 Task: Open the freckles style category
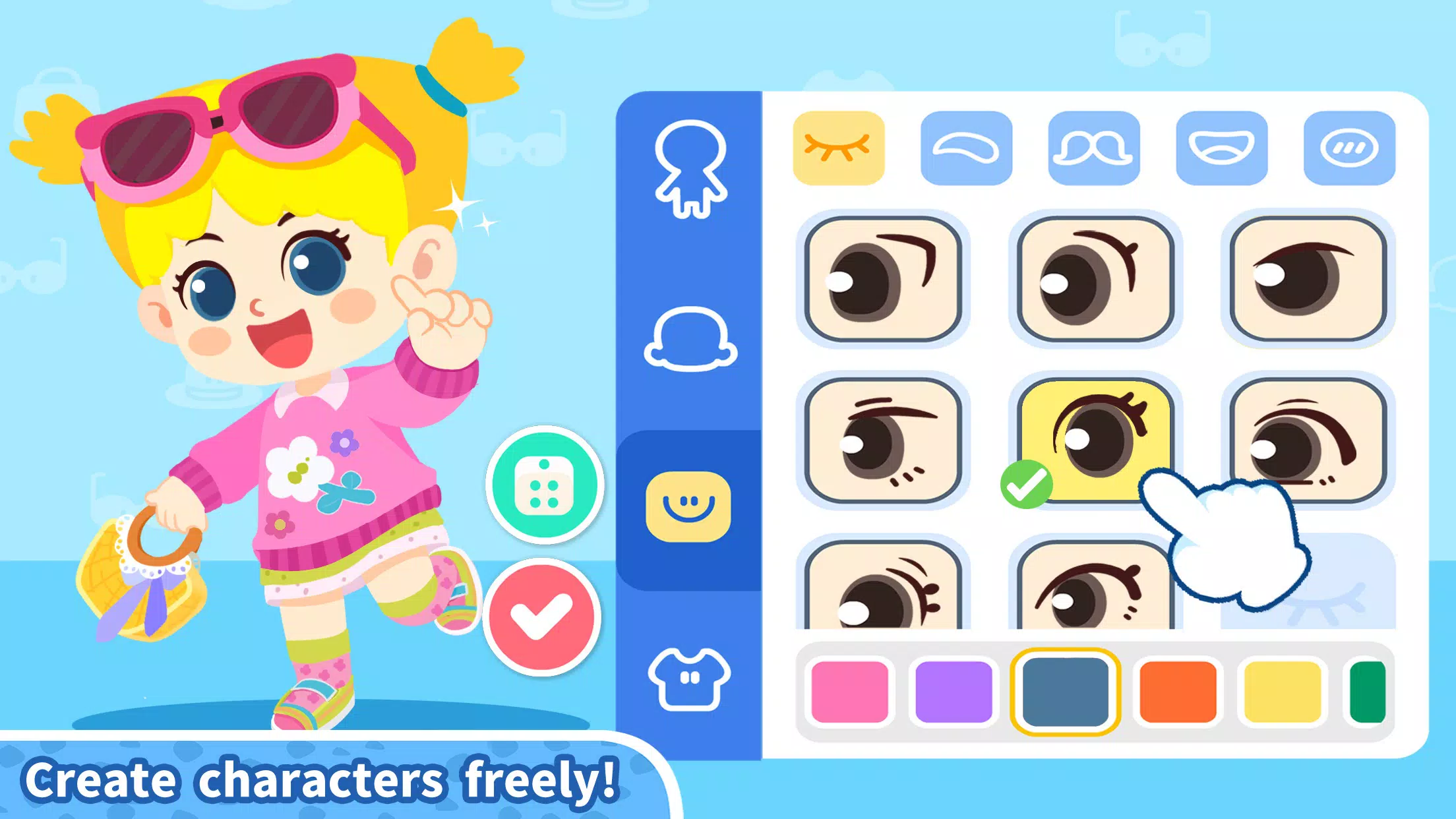click(x=1348, y=147)
